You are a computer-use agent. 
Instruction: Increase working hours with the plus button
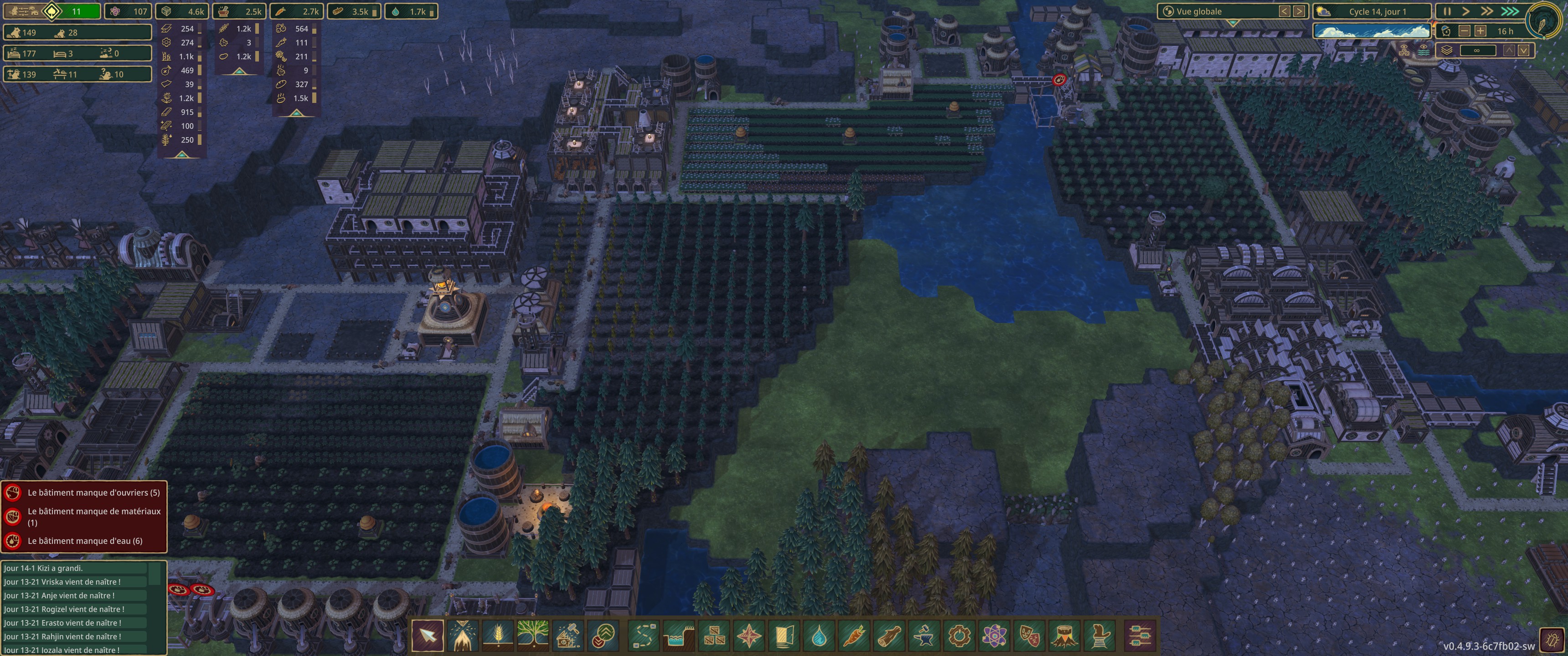coord(1480,31)
